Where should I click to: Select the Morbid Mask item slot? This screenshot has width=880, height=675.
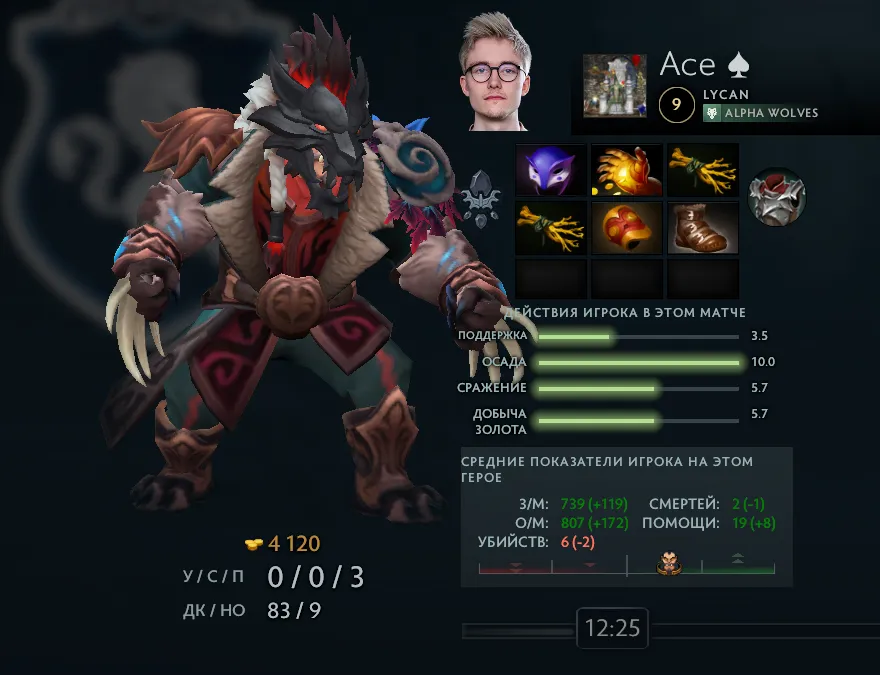(x=551, y=171)
